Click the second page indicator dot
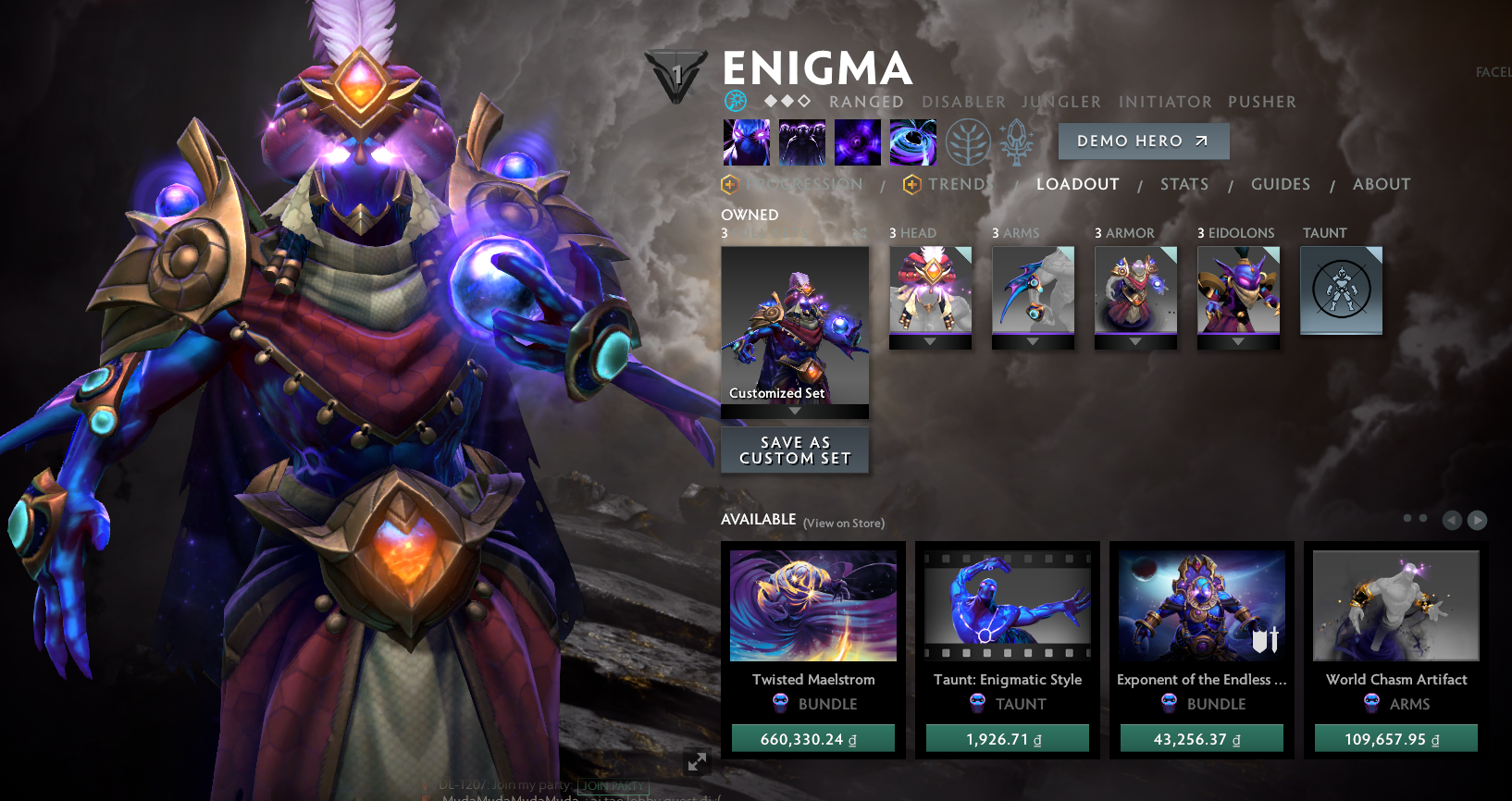This screenshot has width=1512, height=801. click(x=1422, y=519)
